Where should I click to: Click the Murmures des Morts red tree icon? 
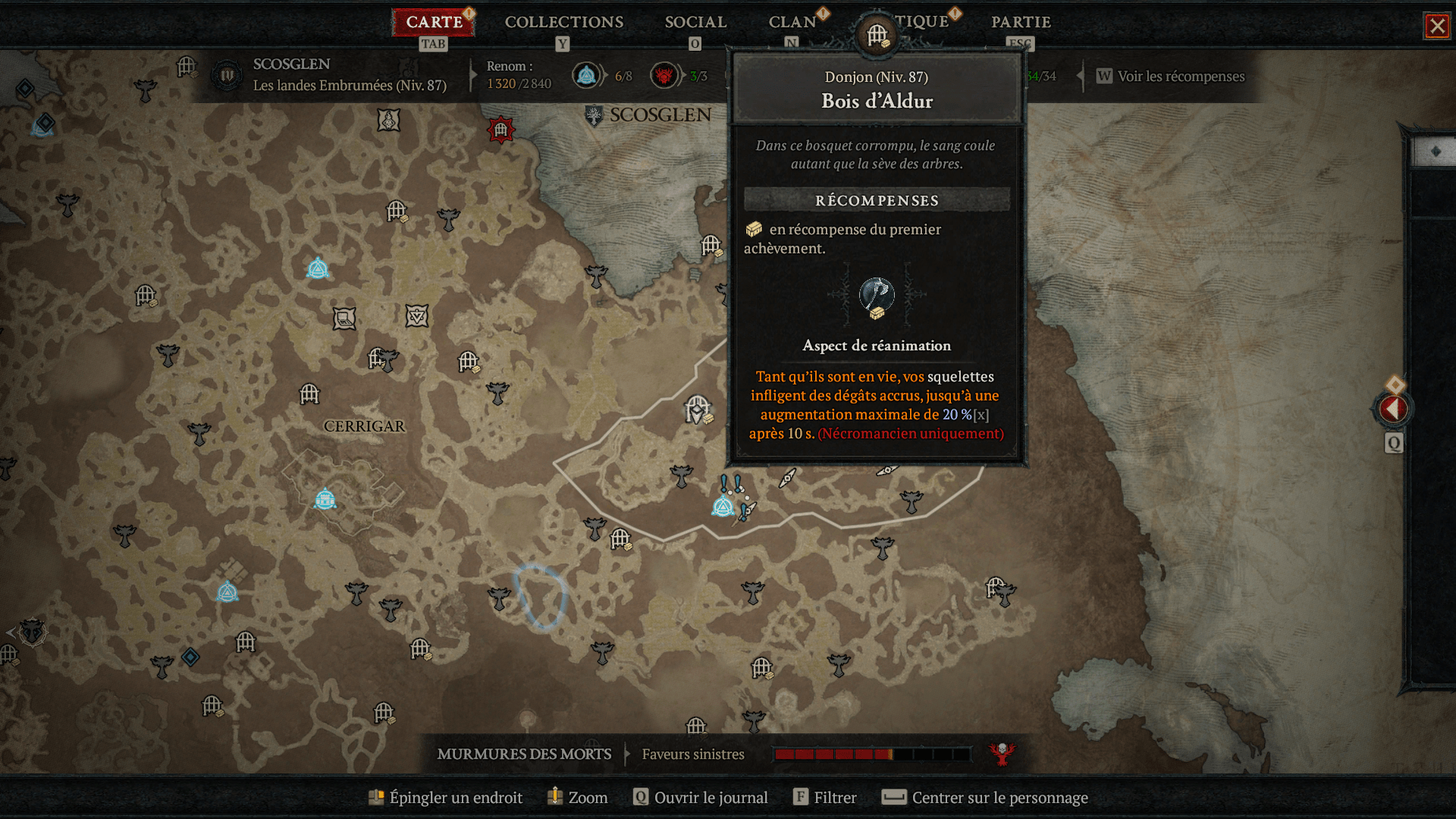(x=1002, y=754)
